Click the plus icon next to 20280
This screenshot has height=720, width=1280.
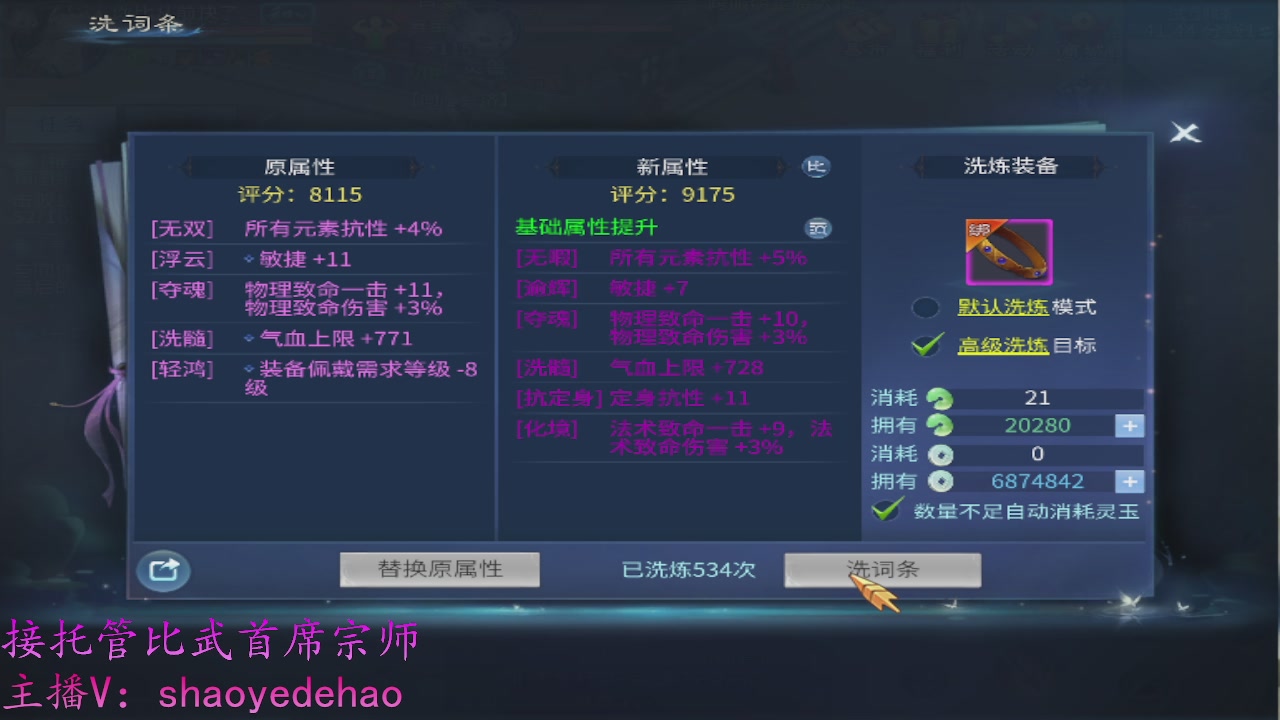1131,425
